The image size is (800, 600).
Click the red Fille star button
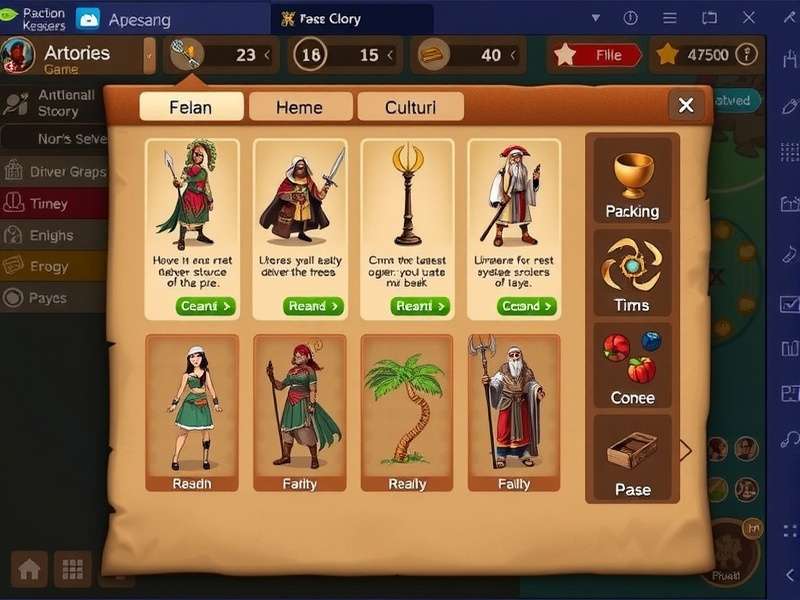(x=597, y=56)
